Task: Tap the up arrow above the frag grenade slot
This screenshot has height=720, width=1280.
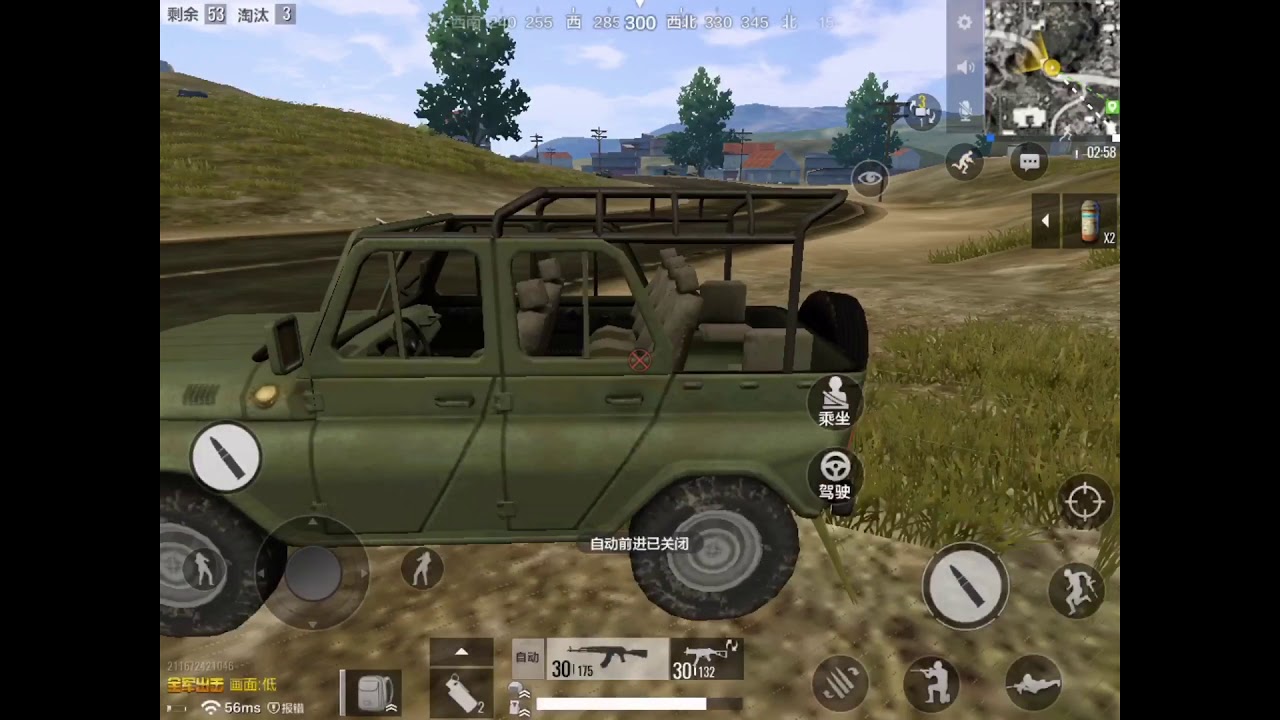Action: (461, 650)
